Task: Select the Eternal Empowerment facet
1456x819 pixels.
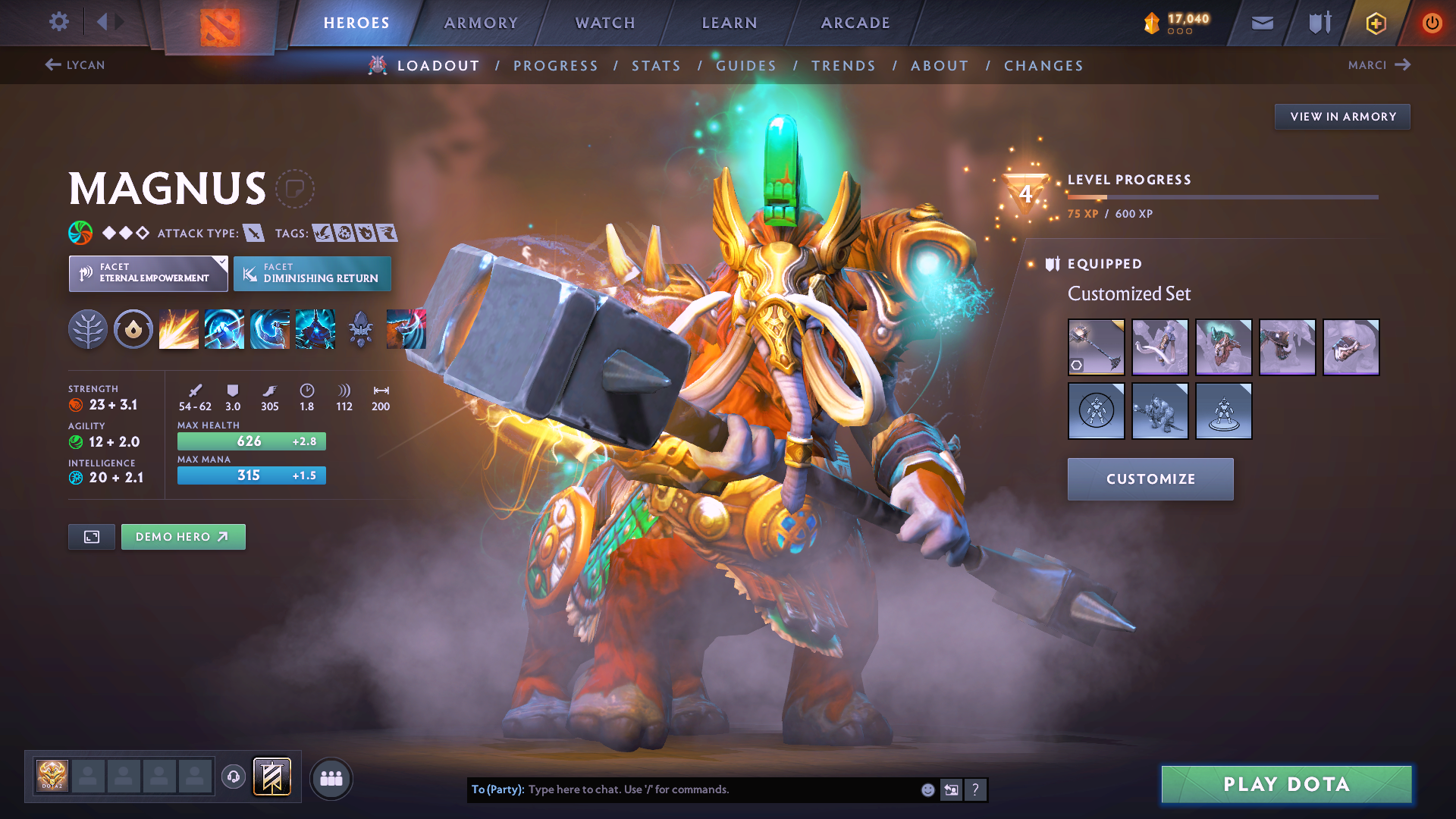Action: [148, 273]
